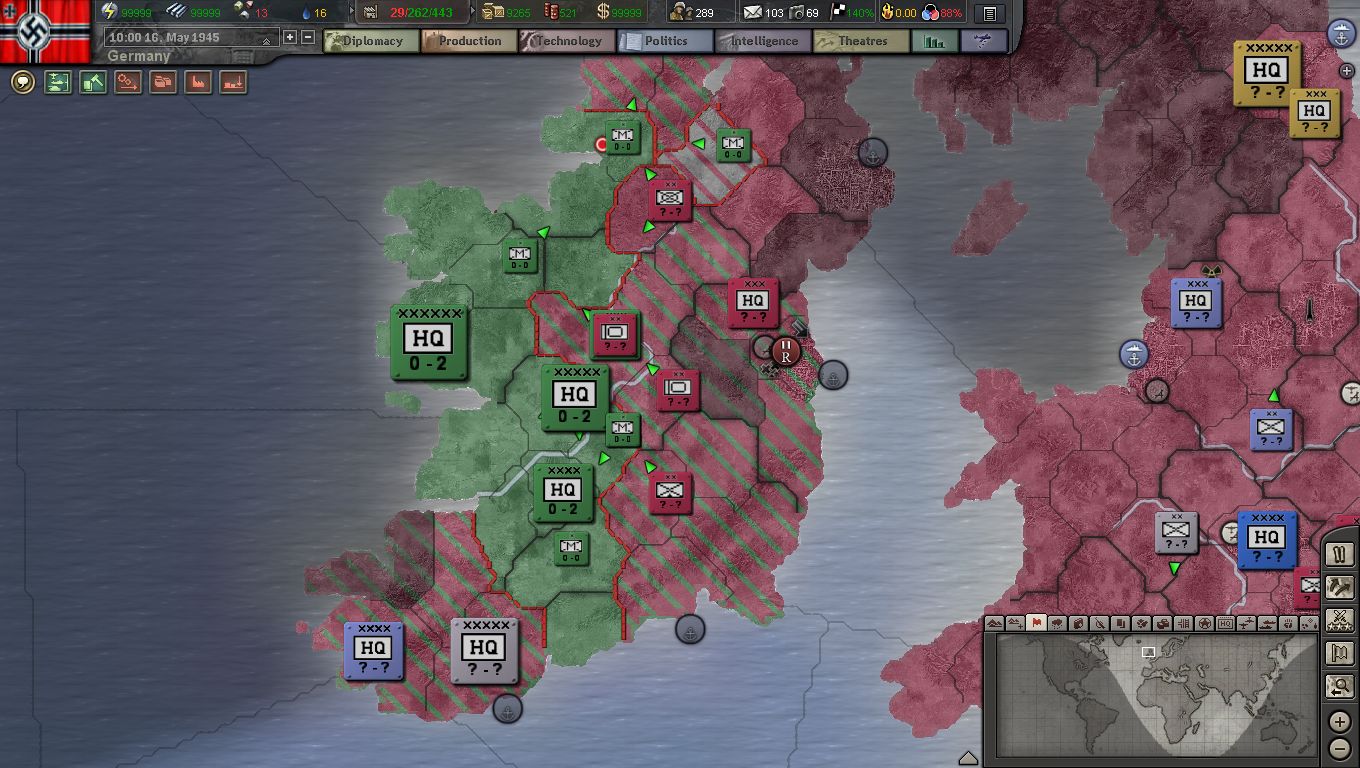Open the speech bubble message icon
Image resolution: width=1360 pixels, height=768 pixels.
point(22,82)
